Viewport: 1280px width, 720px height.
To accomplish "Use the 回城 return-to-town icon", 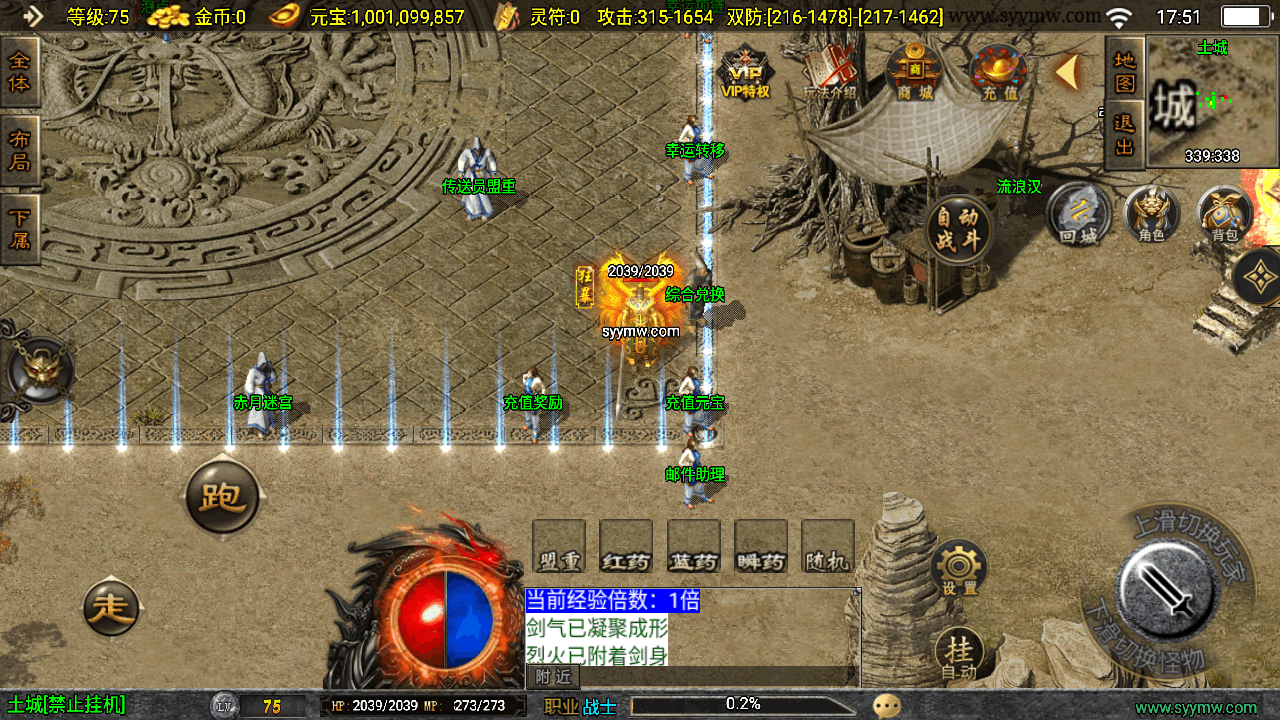I will coord(1079,214).
